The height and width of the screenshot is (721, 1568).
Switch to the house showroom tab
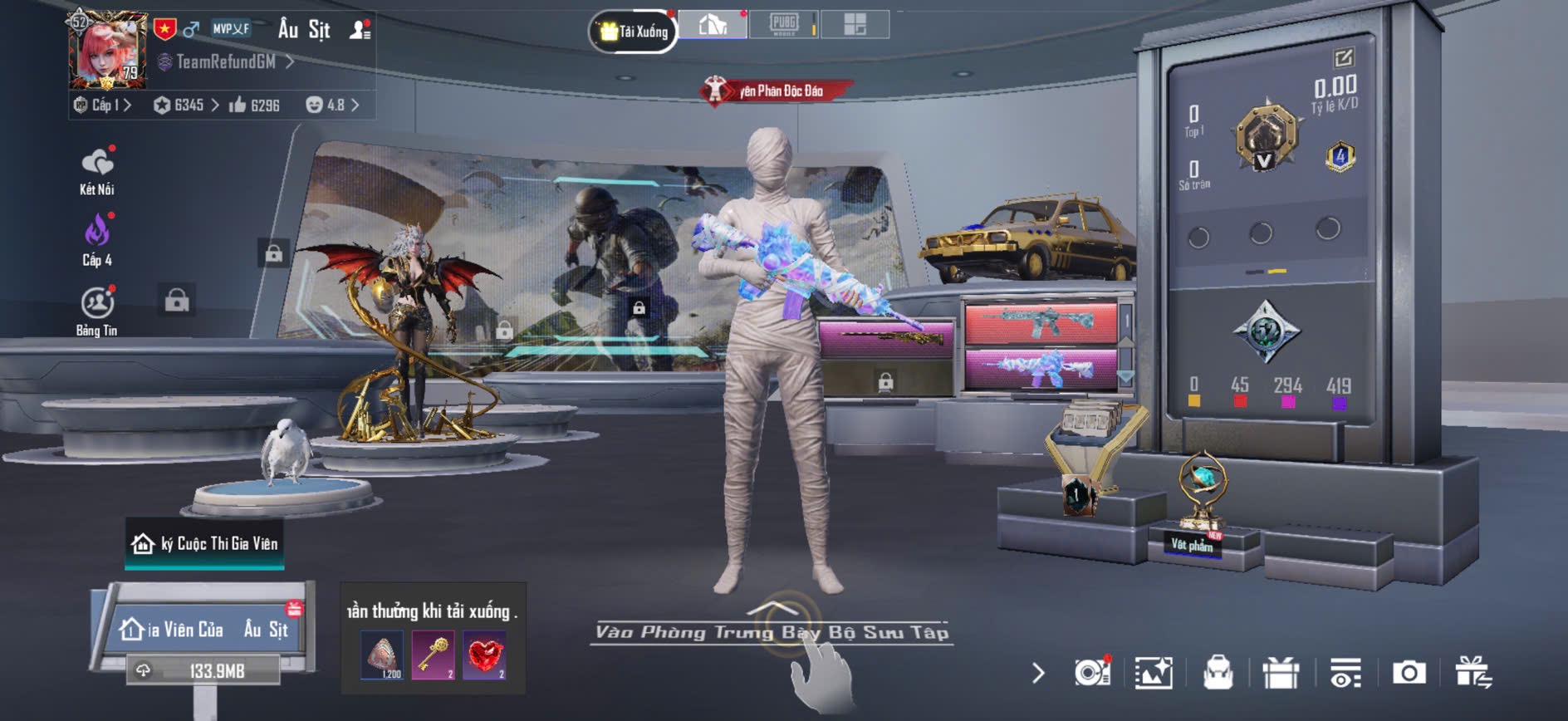(x=713, y=25)
